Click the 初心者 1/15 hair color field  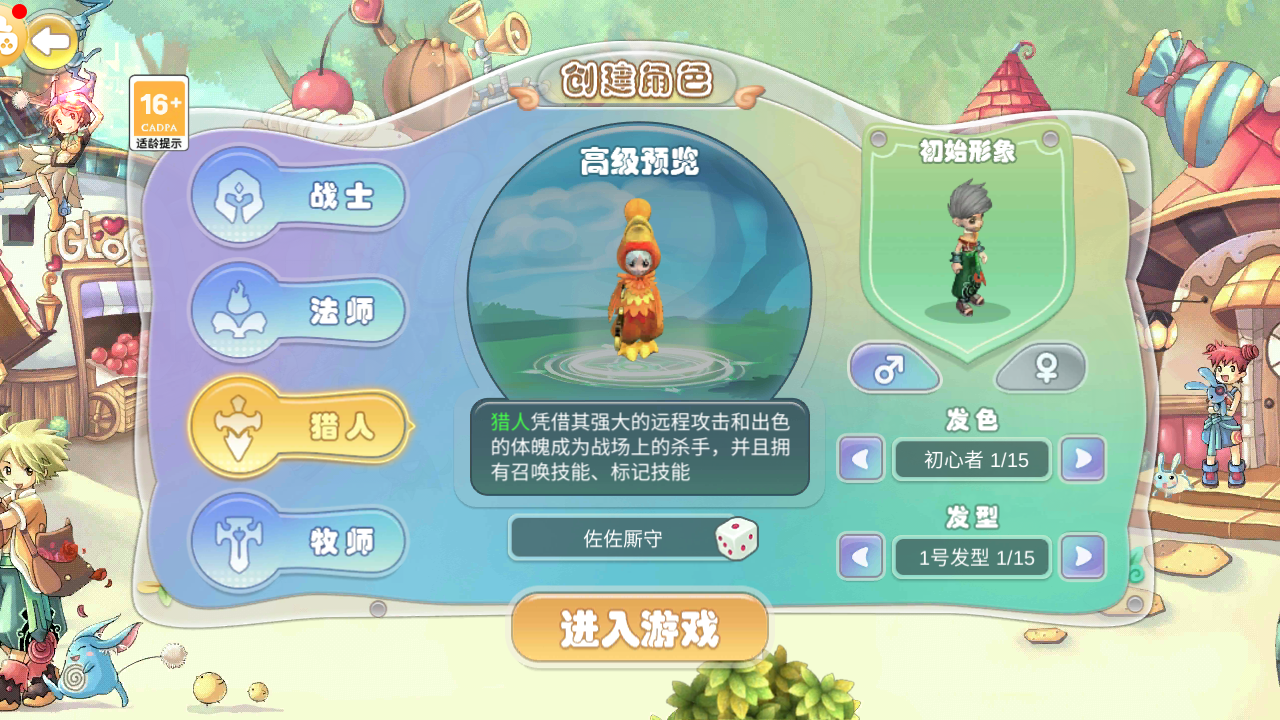tap(971, 460)
